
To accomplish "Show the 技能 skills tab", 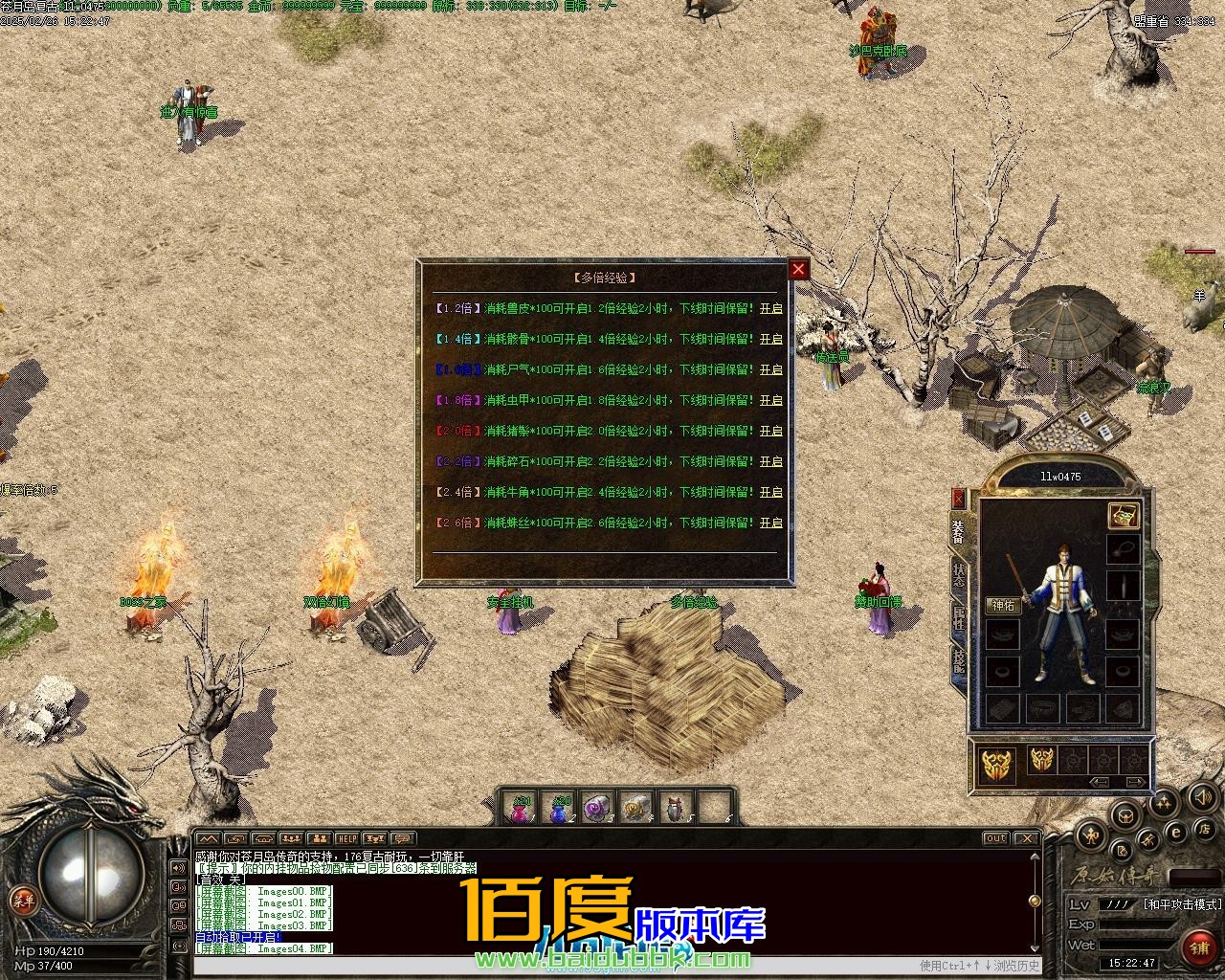I will [959, 661].
